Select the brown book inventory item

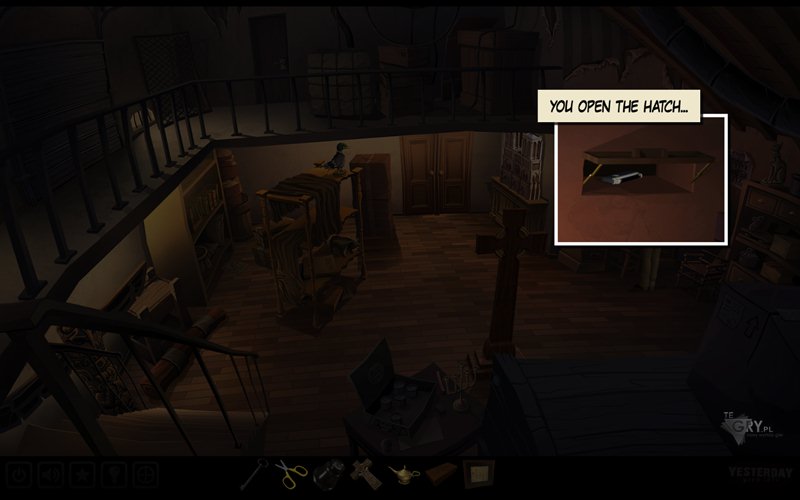click(x=438, y=473)
